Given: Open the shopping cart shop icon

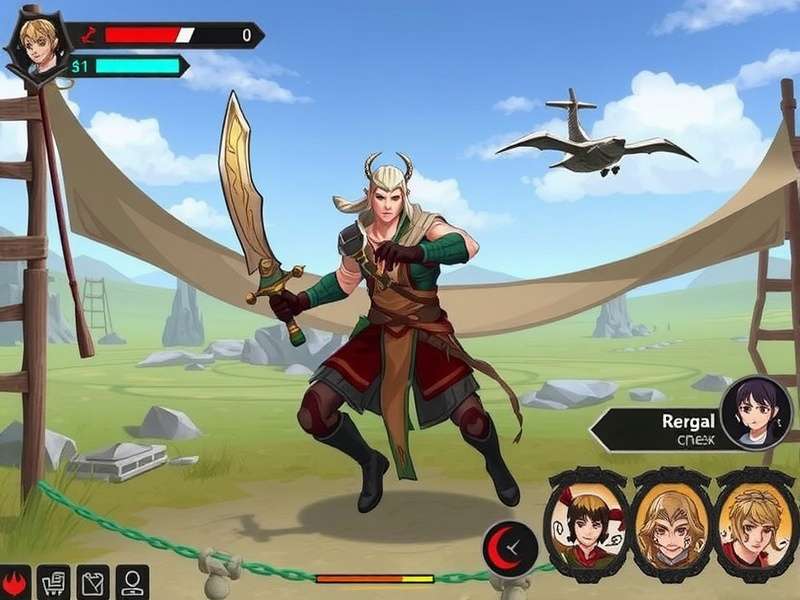Looking at the screenshot, I should tap(52, 582).
